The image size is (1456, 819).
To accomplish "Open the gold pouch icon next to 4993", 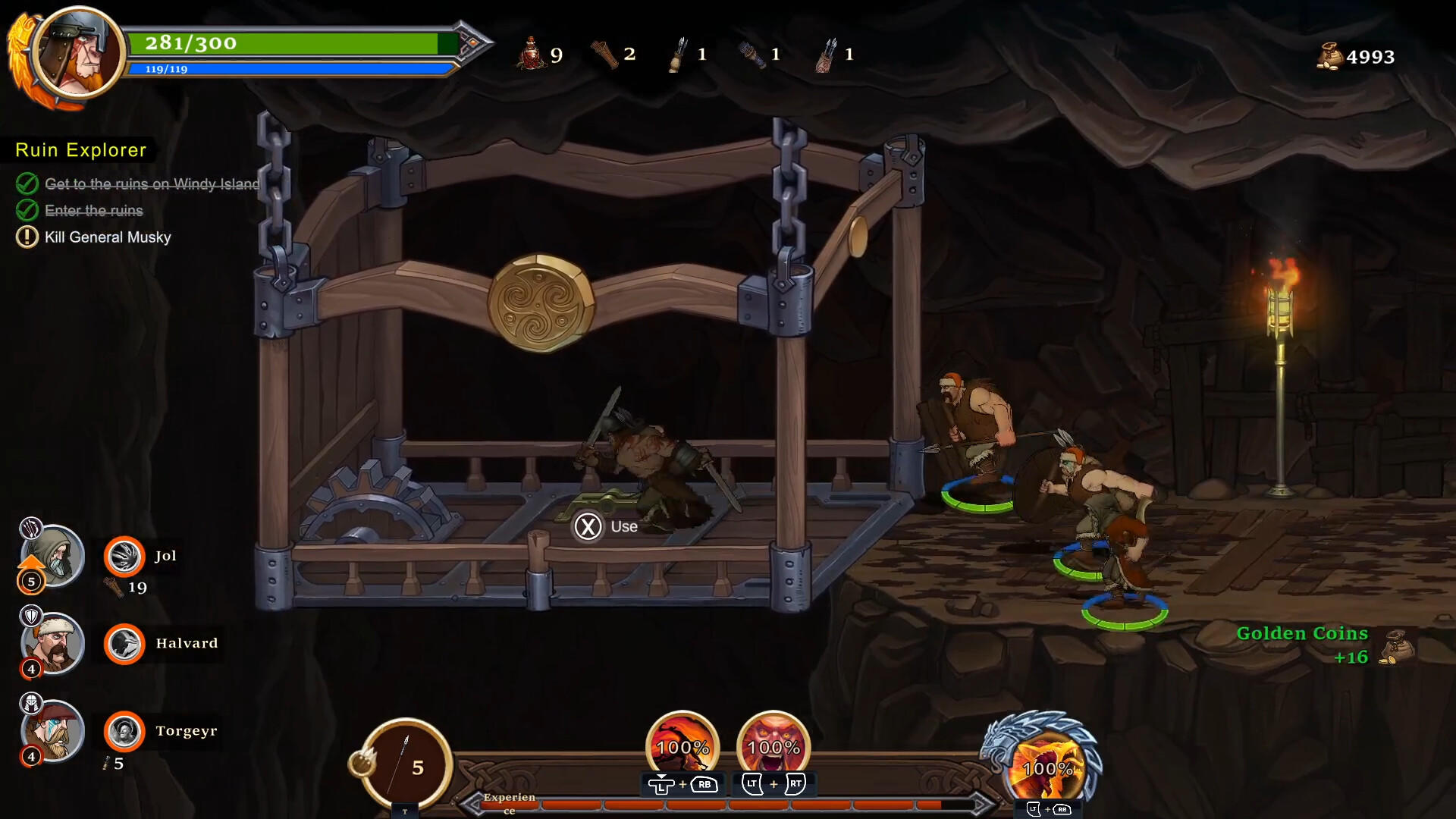I will coord(1329,56).
